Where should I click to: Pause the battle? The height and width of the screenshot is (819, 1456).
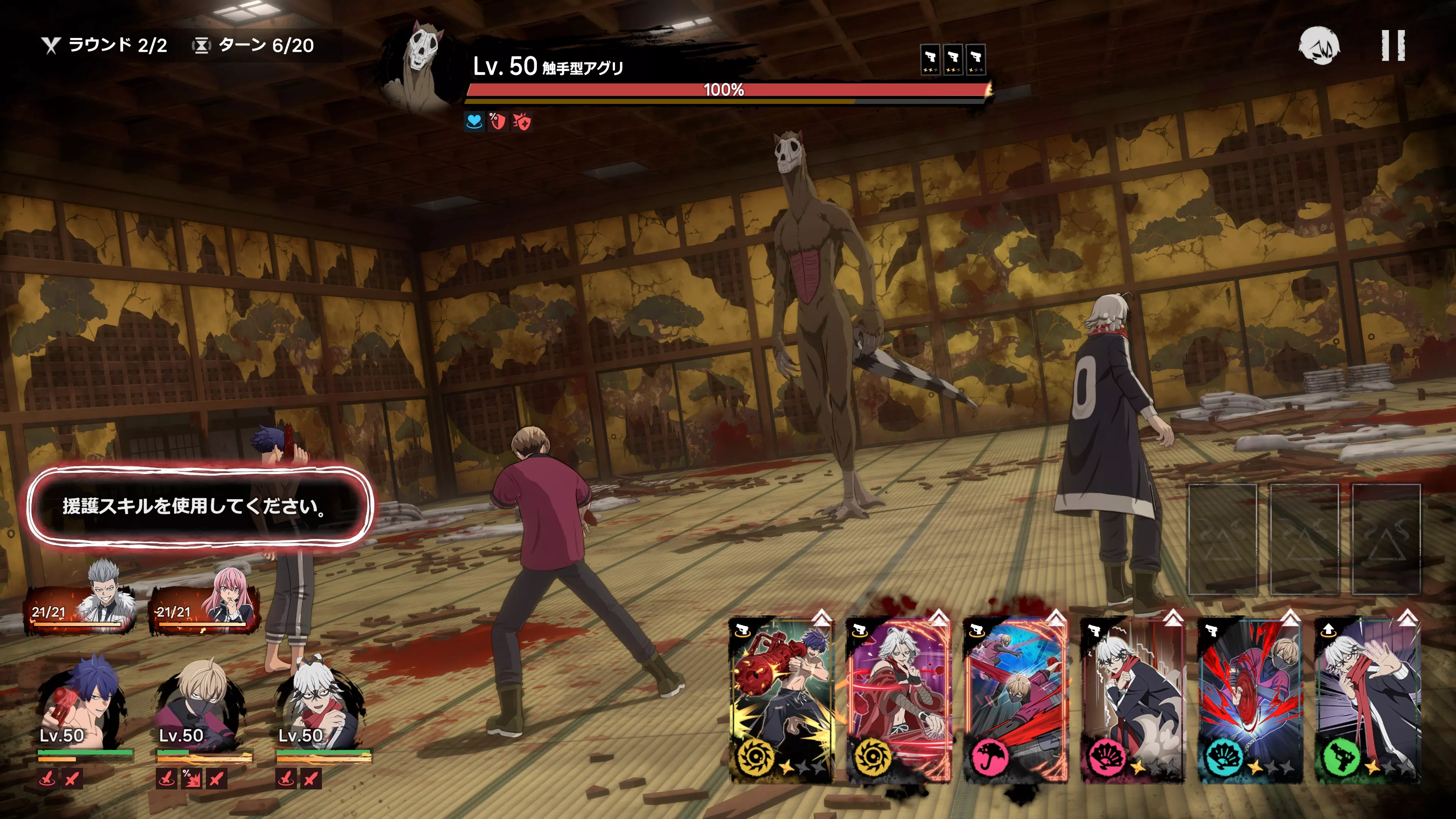click(x=1393, y=45)
